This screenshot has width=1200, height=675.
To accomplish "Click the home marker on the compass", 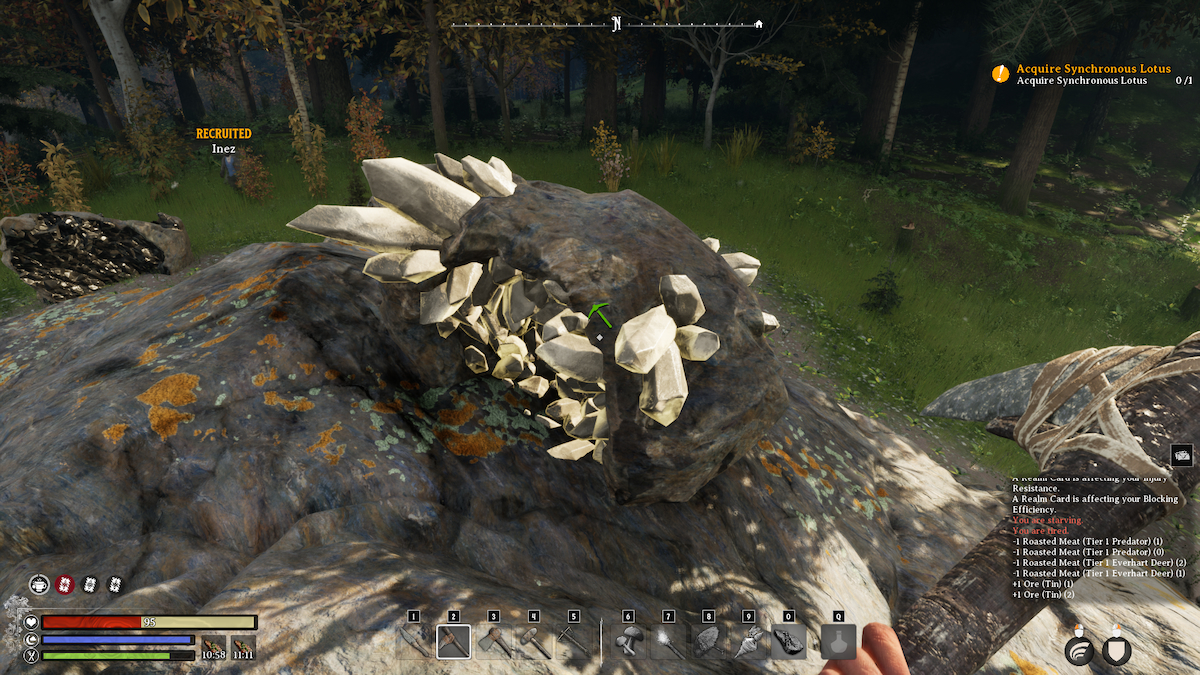I will [x=758, y=24].
